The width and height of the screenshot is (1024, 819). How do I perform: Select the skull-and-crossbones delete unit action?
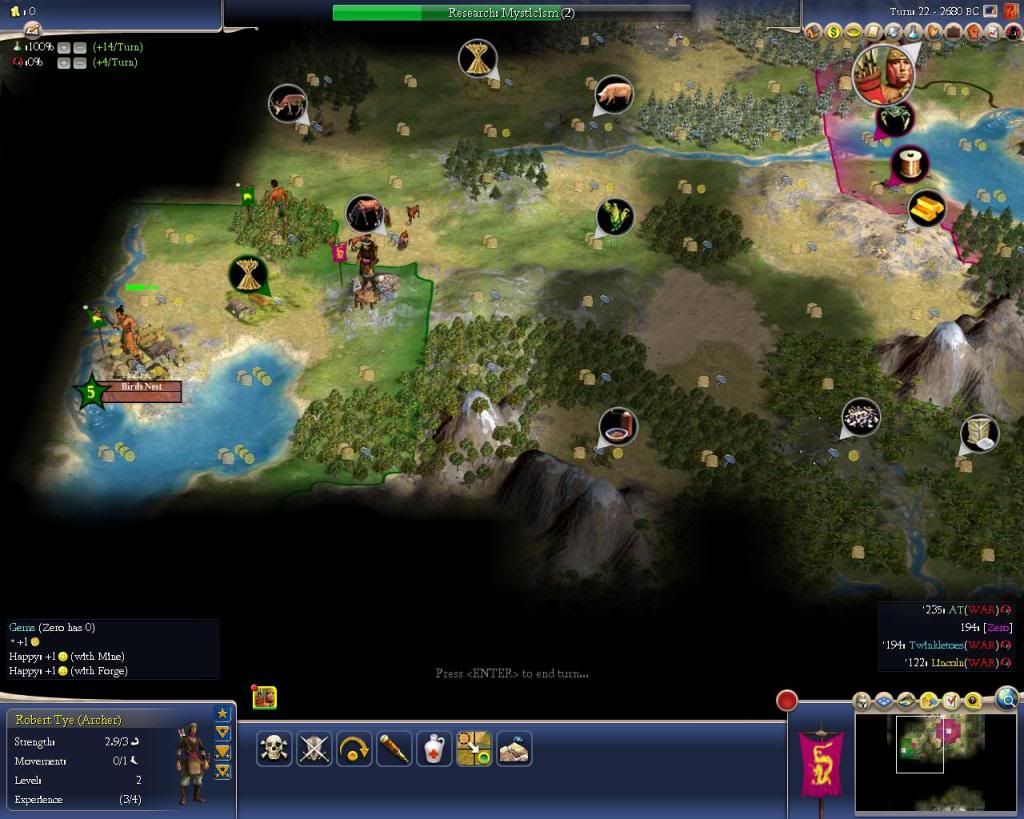click(x=274, y=748)
